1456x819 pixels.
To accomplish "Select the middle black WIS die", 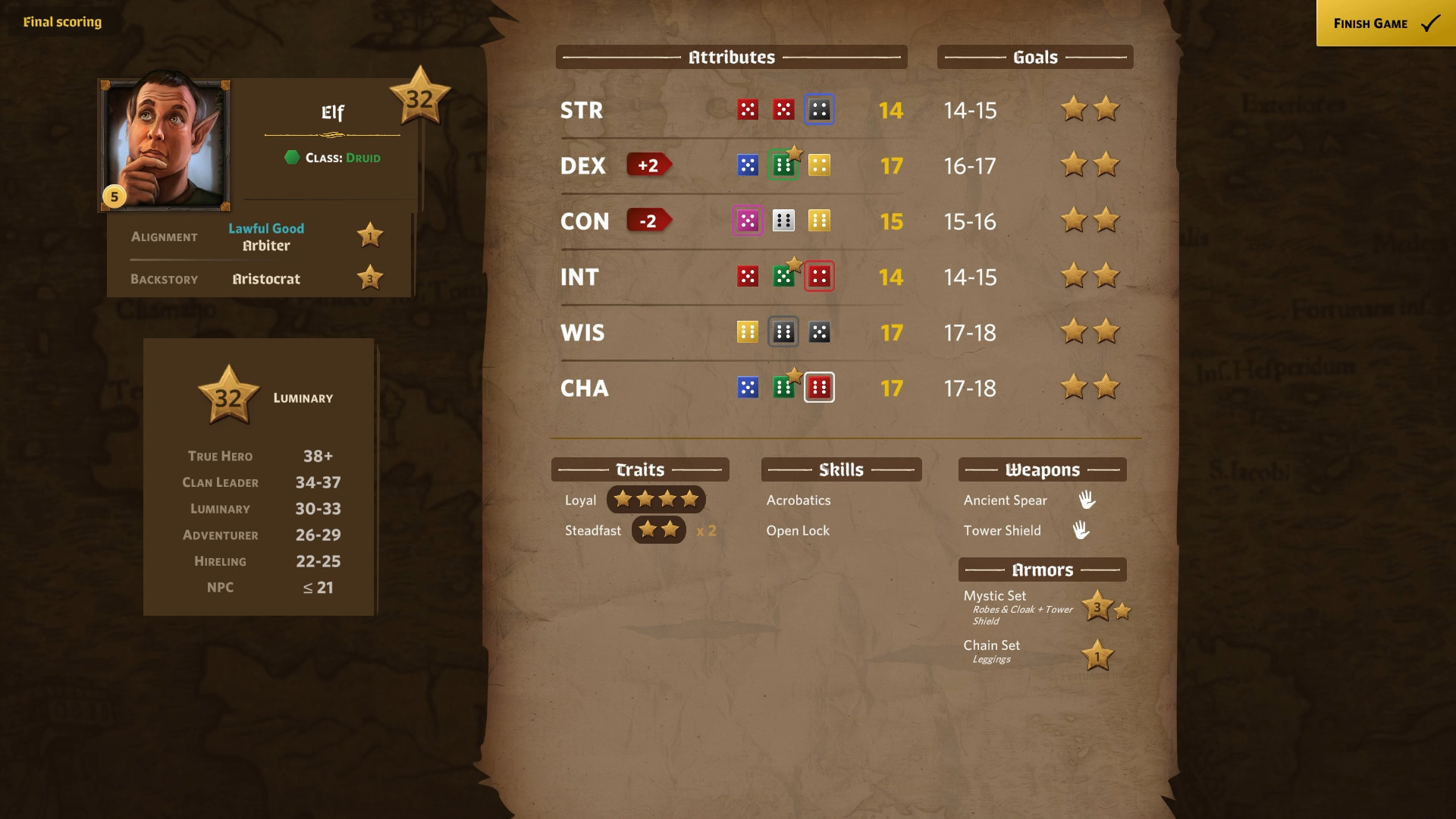I will (x=784, y=331).
